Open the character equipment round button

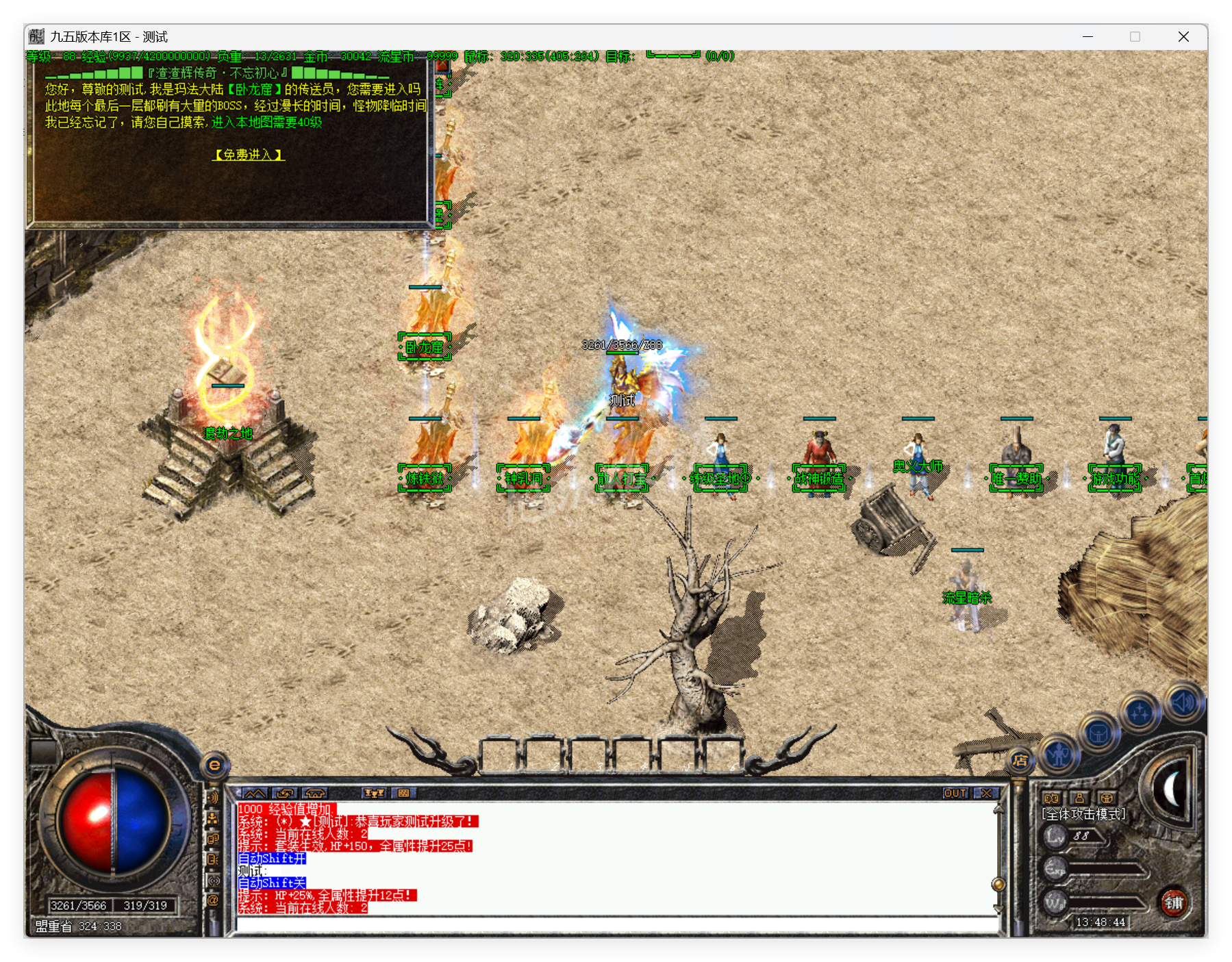point(1059,755)
